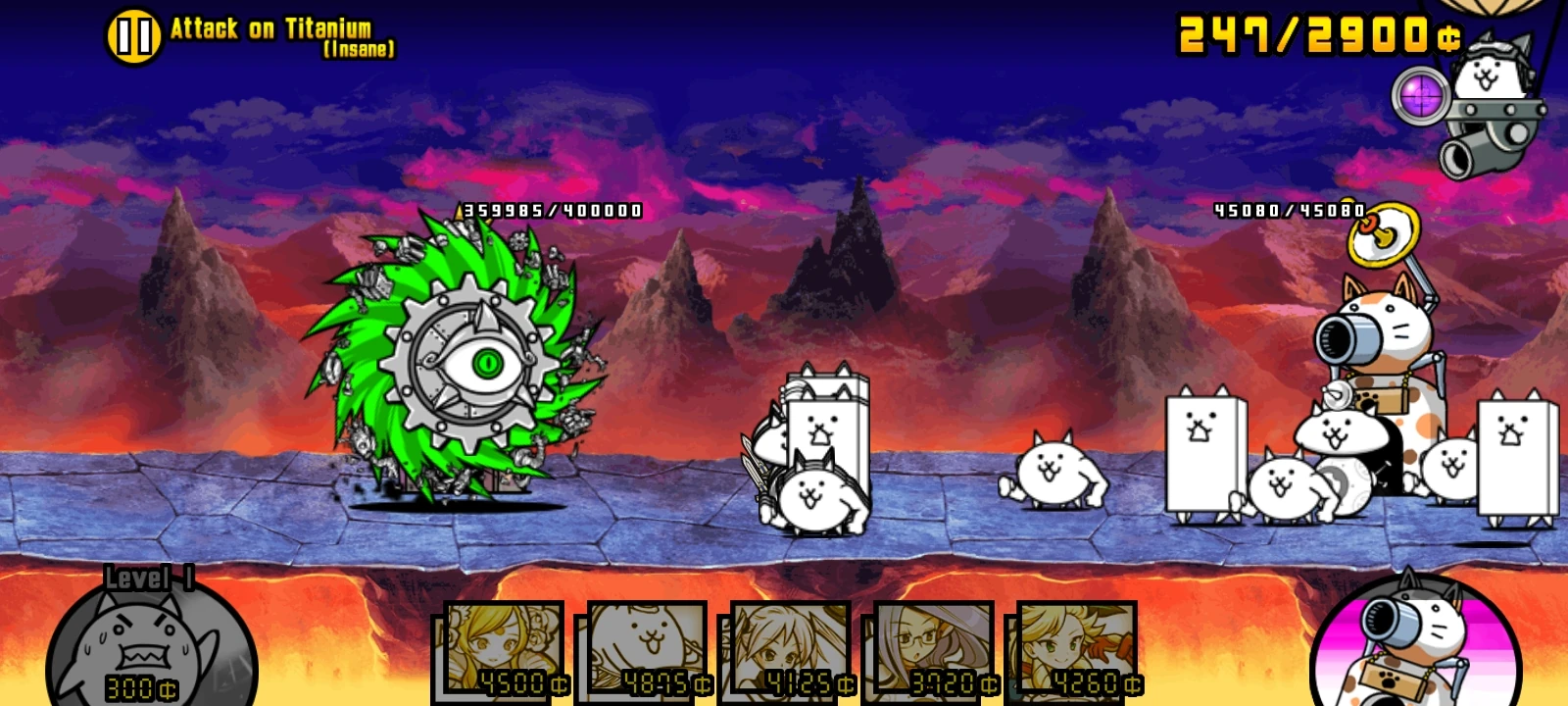This screenshot has width=1568, height=706.
Task: Tap the 'Attack on Titanium' stage title
Action: pyautogui.click(x=271, y=28)
